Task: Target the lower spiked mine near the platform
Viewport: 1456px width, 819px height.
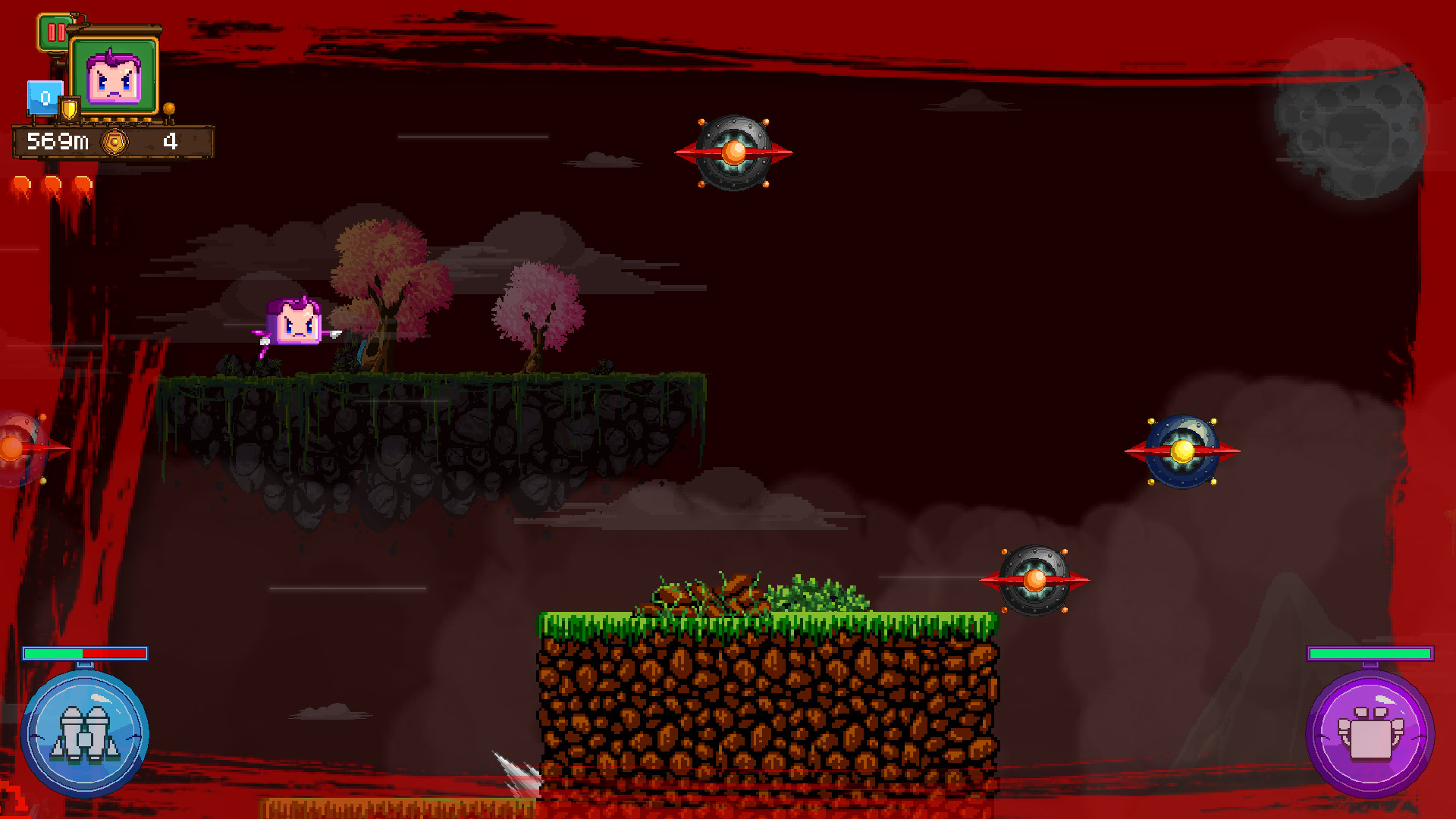Action: [1035, 579]
